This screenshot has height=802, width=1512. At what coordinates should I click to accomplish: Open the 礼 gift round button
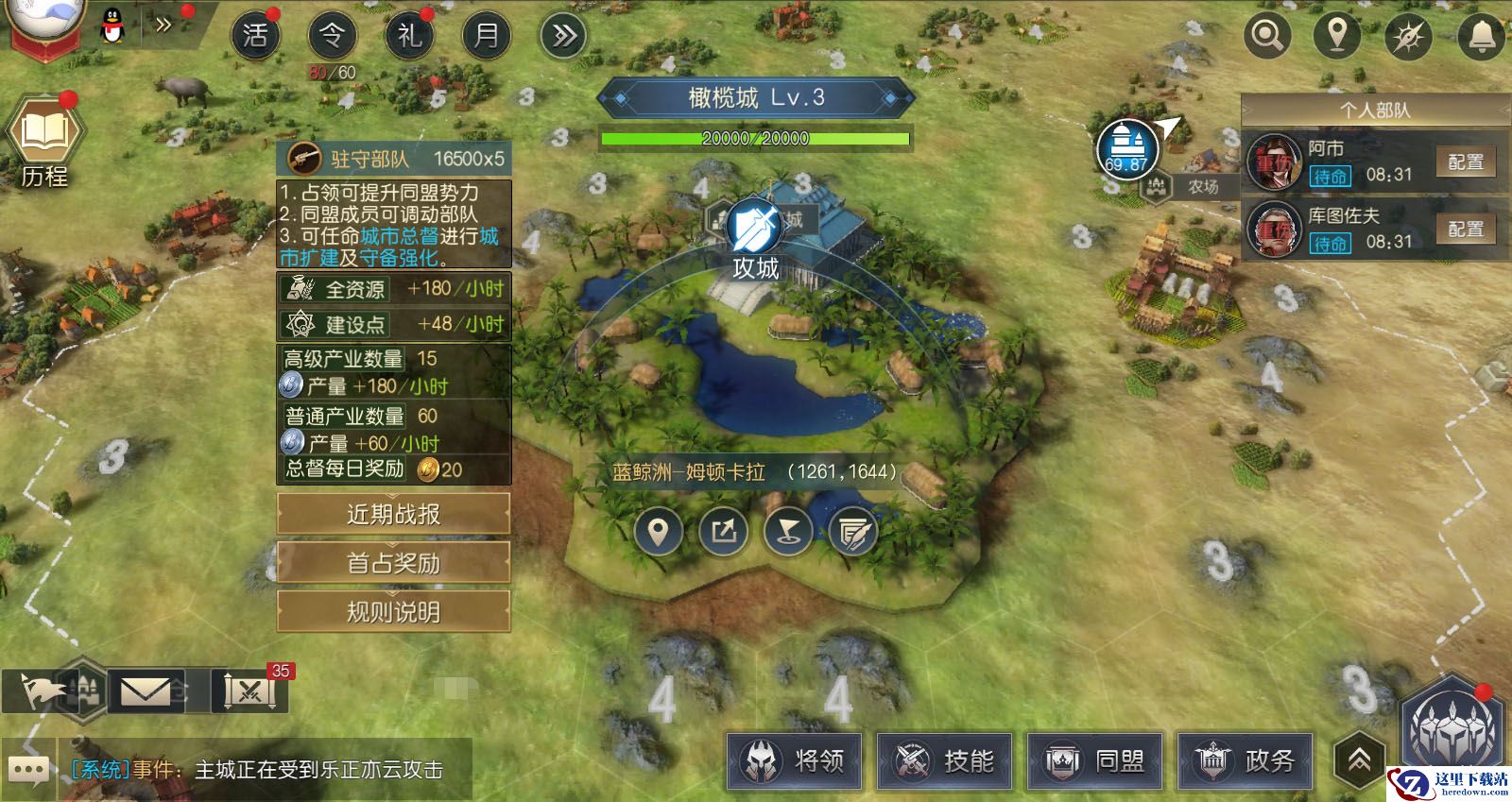coord(409,36)
